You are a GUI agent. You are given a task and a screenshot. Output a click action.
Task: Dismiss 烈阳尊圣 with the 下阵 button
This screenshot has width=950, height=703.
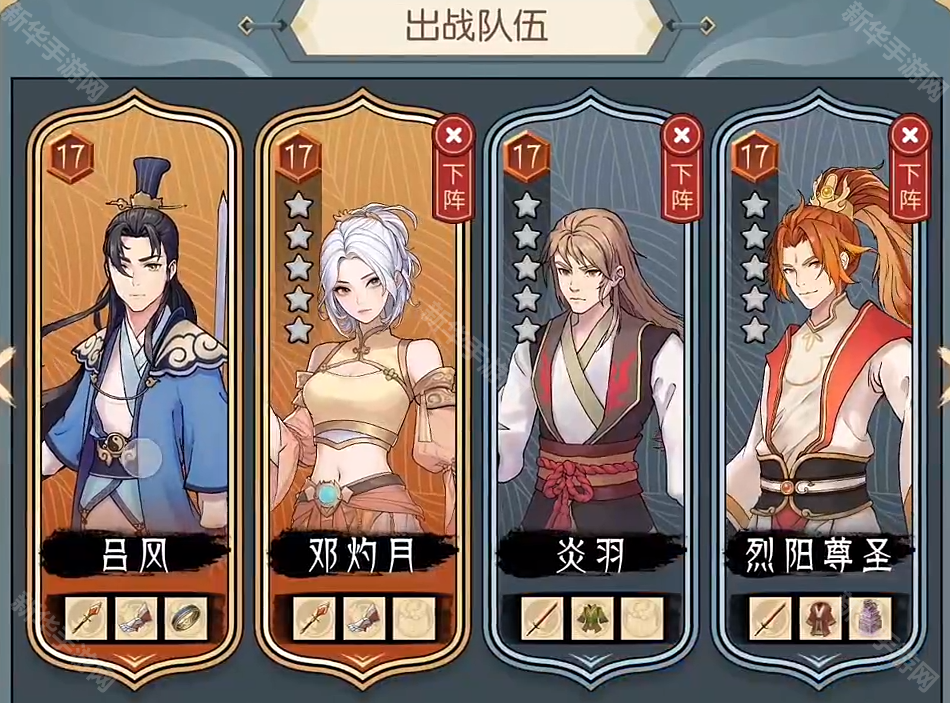[x=909, y=170]
